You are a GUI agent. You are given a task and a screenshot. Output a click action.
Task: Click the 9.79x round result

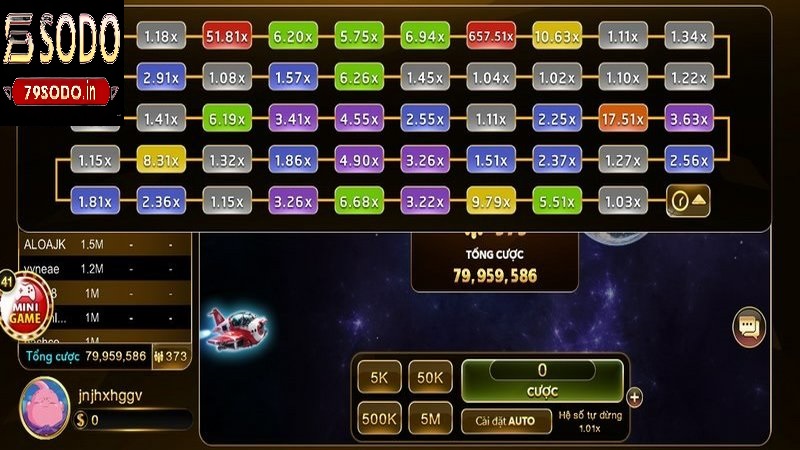(x=490, y=201)
